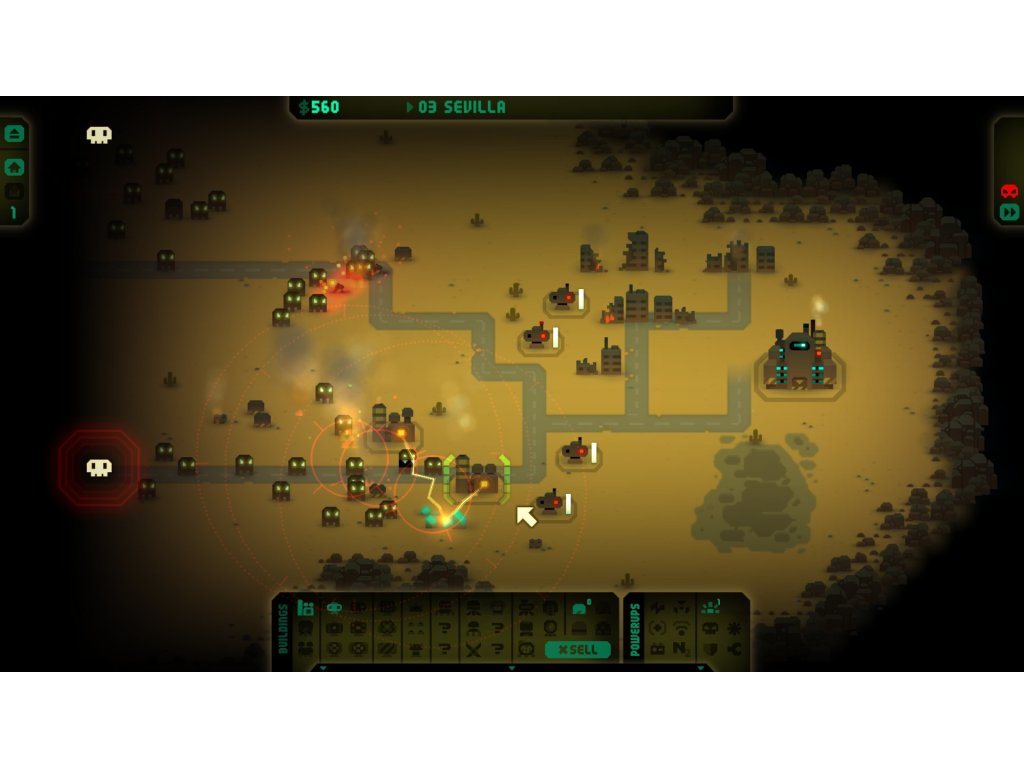Use the wifi signal powerup

683,628
